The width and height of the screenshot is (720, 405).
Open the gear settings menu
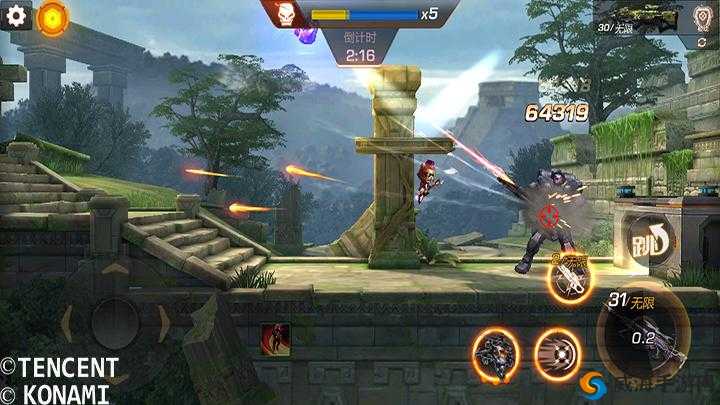(x=17, y=17)
